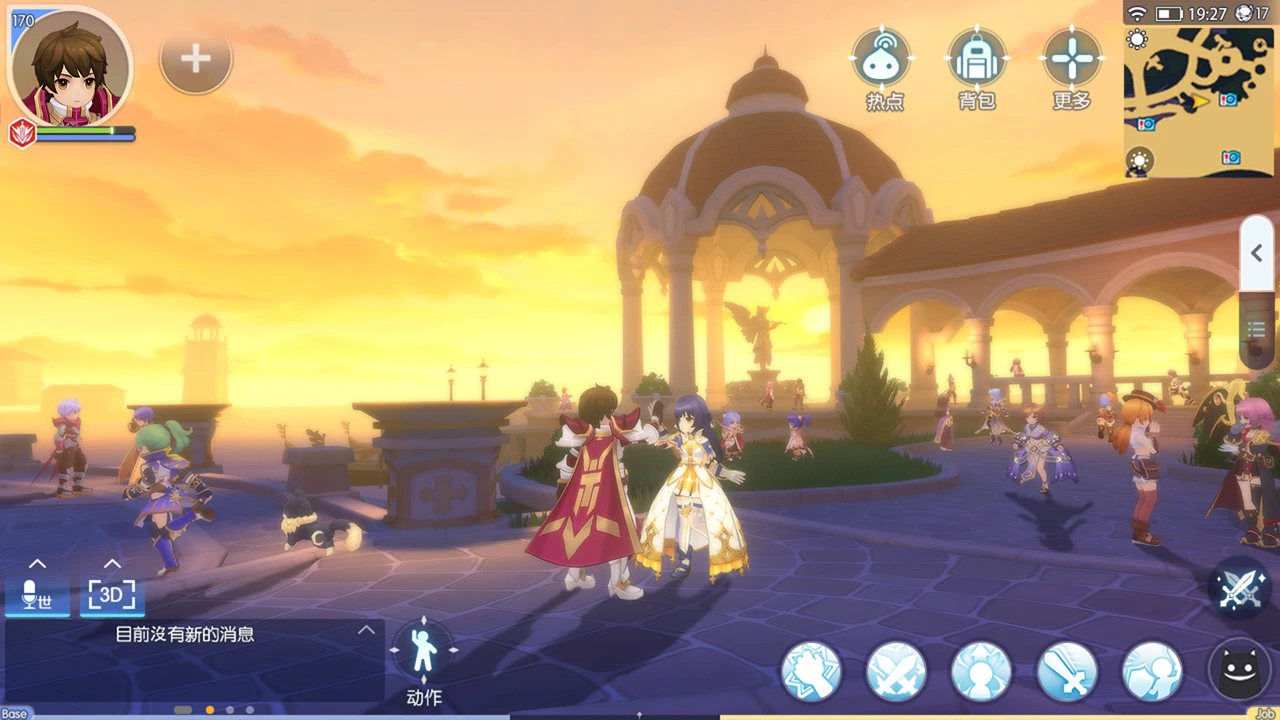Expand the side panel left arrow tab

tap(1257, 254)
